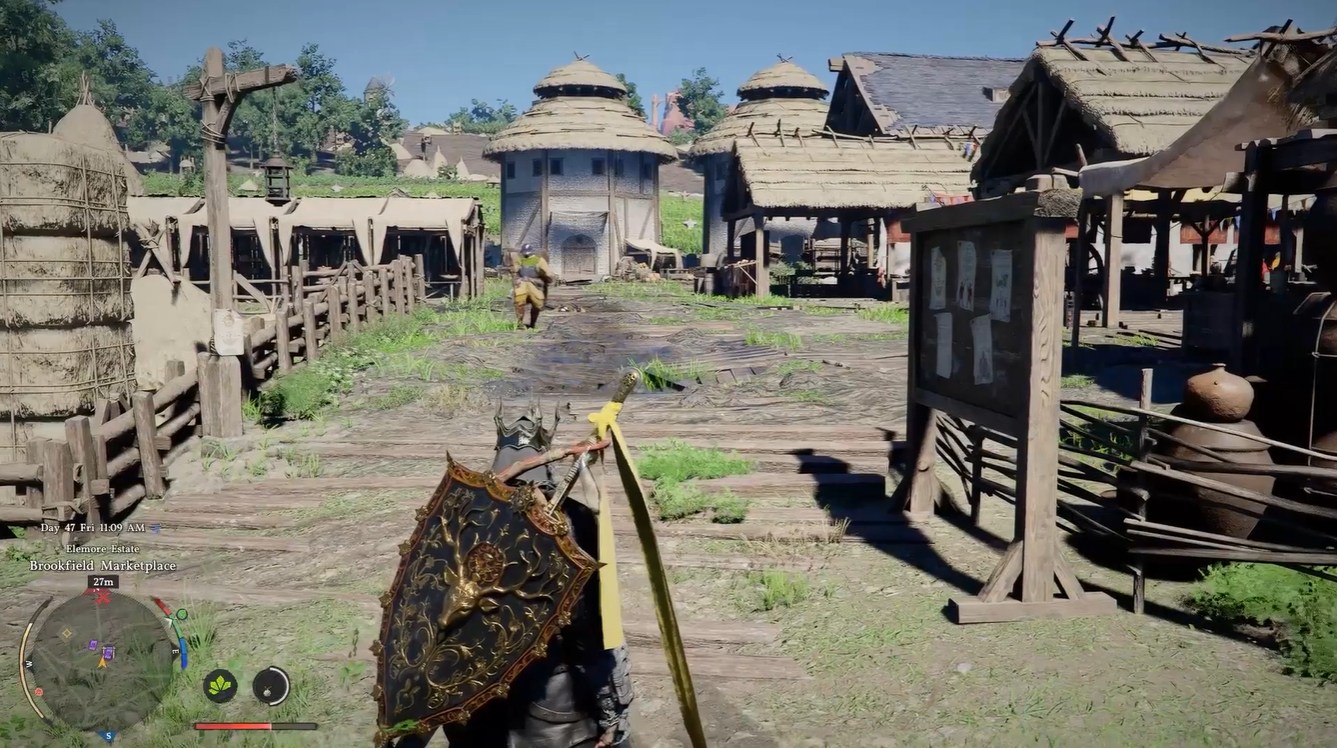This screenshot has width=1337, height=748.
Task: Activate the bomb quick slot on its cooldown ring
Action: [x=270, y=687]
